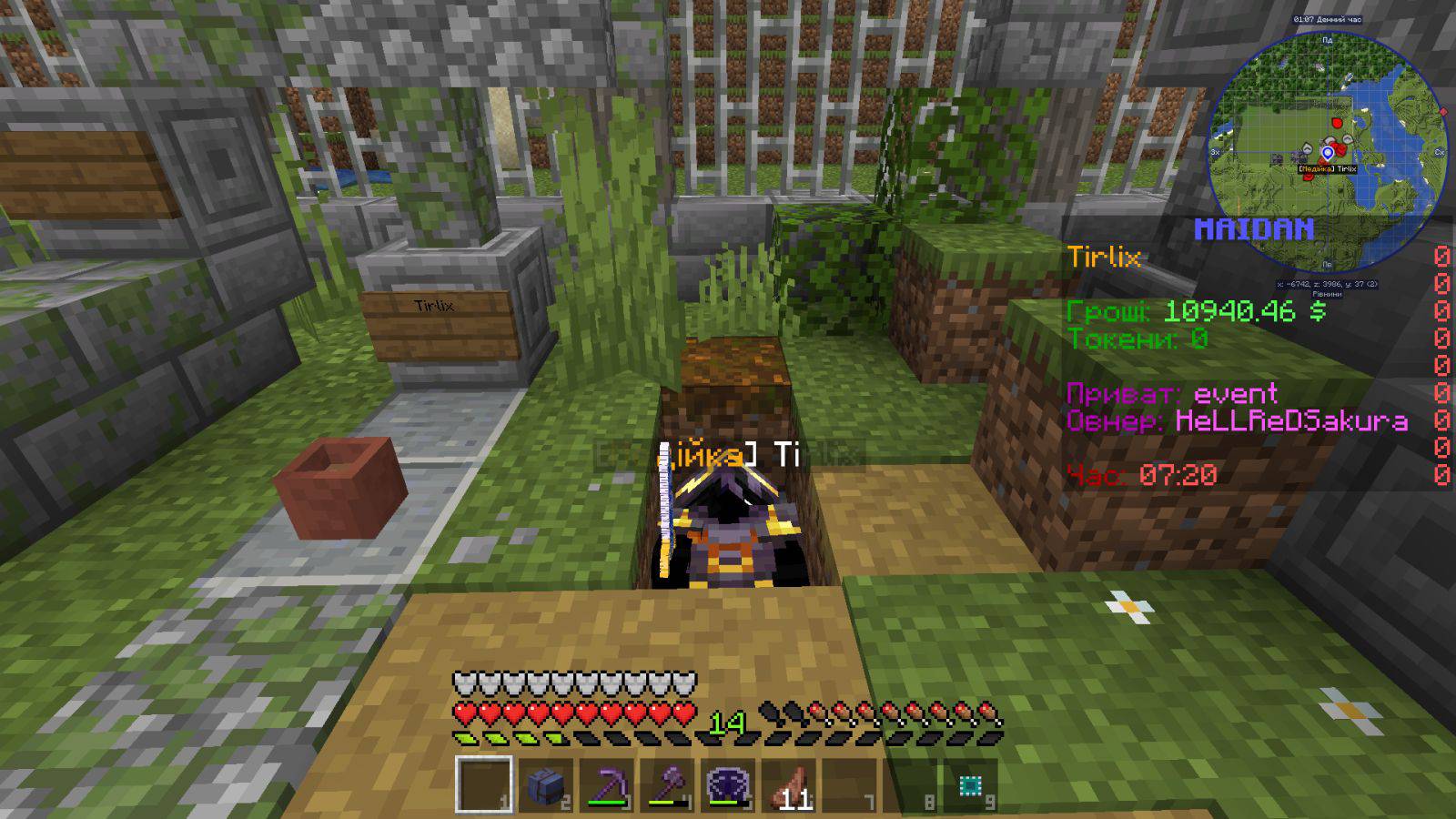Open the circular minimap

pyautogui.click(x=1327, y=153)
